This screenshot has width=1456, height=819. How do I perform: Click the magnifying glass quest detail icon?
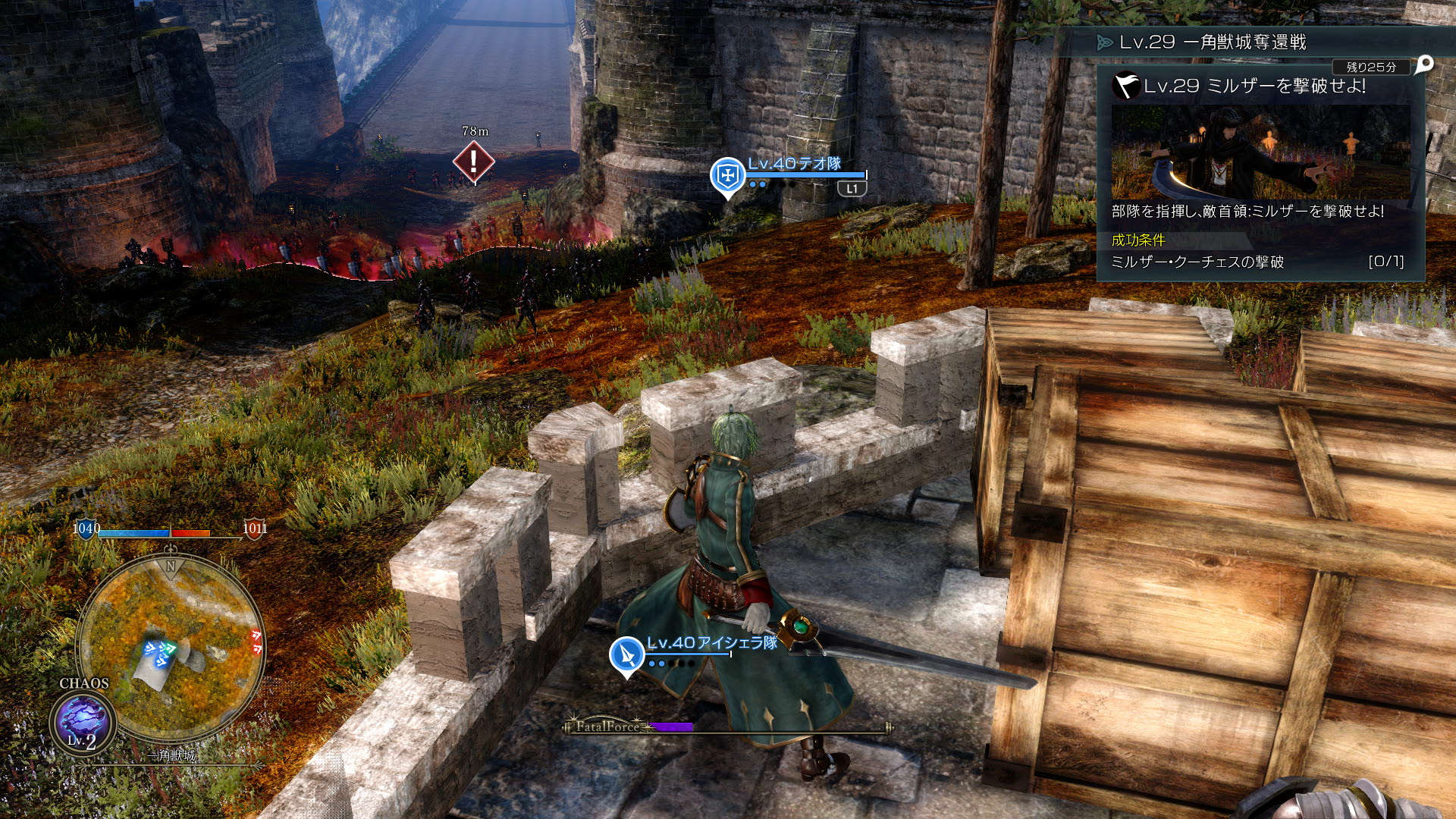[1424, 64]
